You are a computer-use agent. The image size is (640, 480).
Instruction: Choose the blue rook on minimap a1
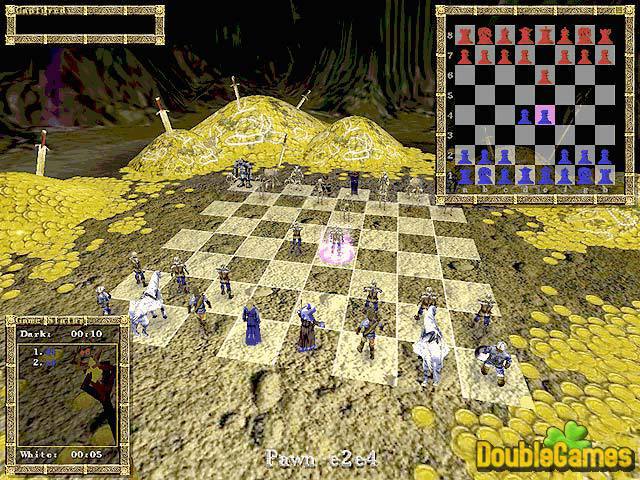[463, 176]
